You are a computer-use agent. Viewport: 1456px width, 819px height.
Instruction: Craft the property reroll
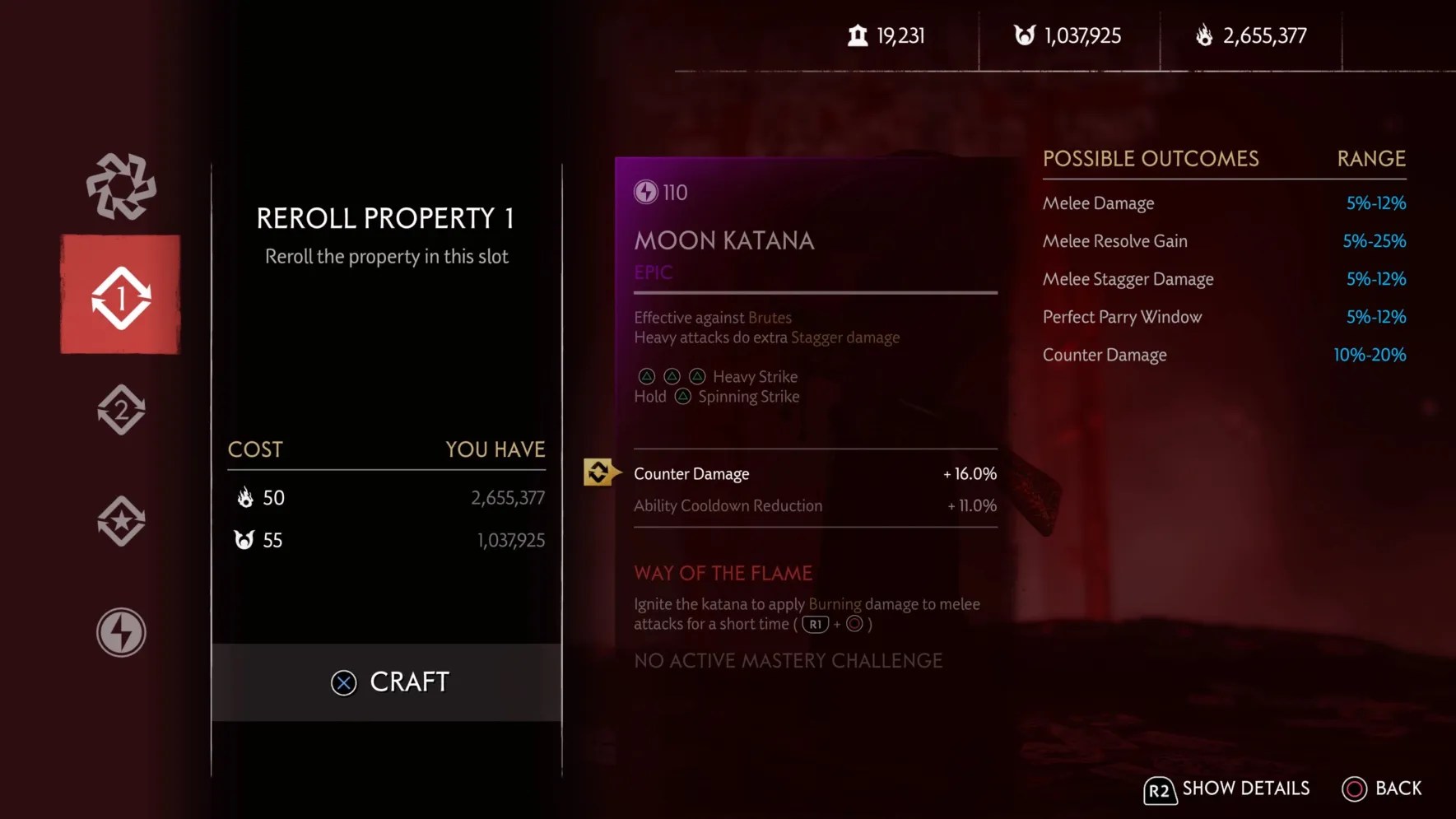coord(388,682)
